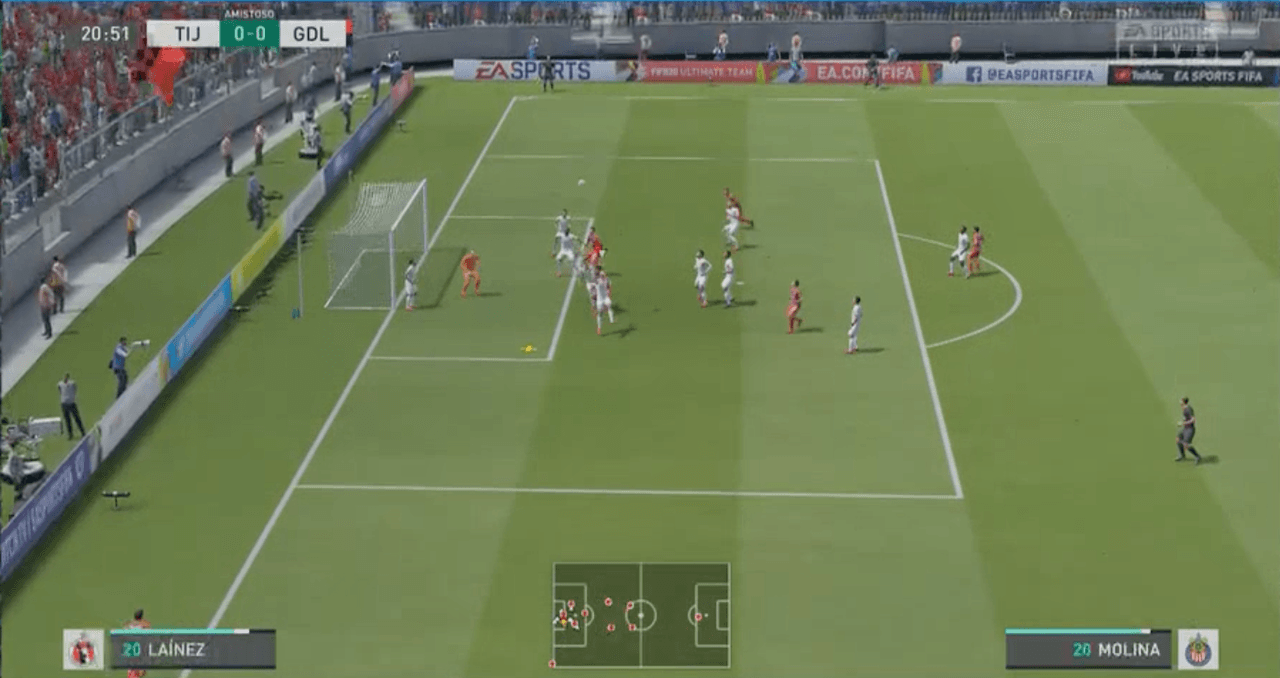The height and width of the screenshot is (678, 1280).
Task: Select the Tijuana club crest icon
Action: point(83,649)
